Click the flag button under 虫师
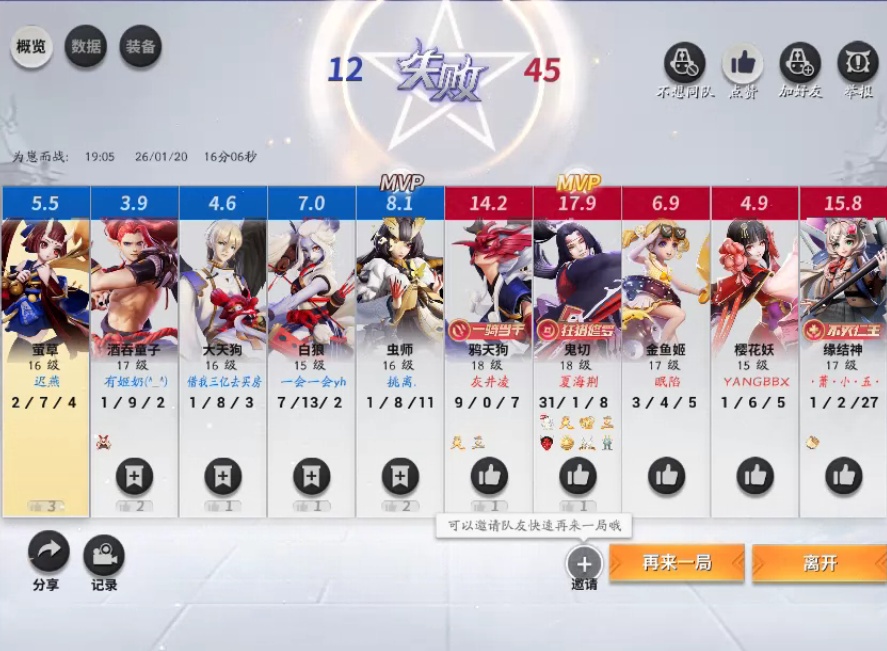887x651 pixels. pyautogui.click(x=400, y=476)
